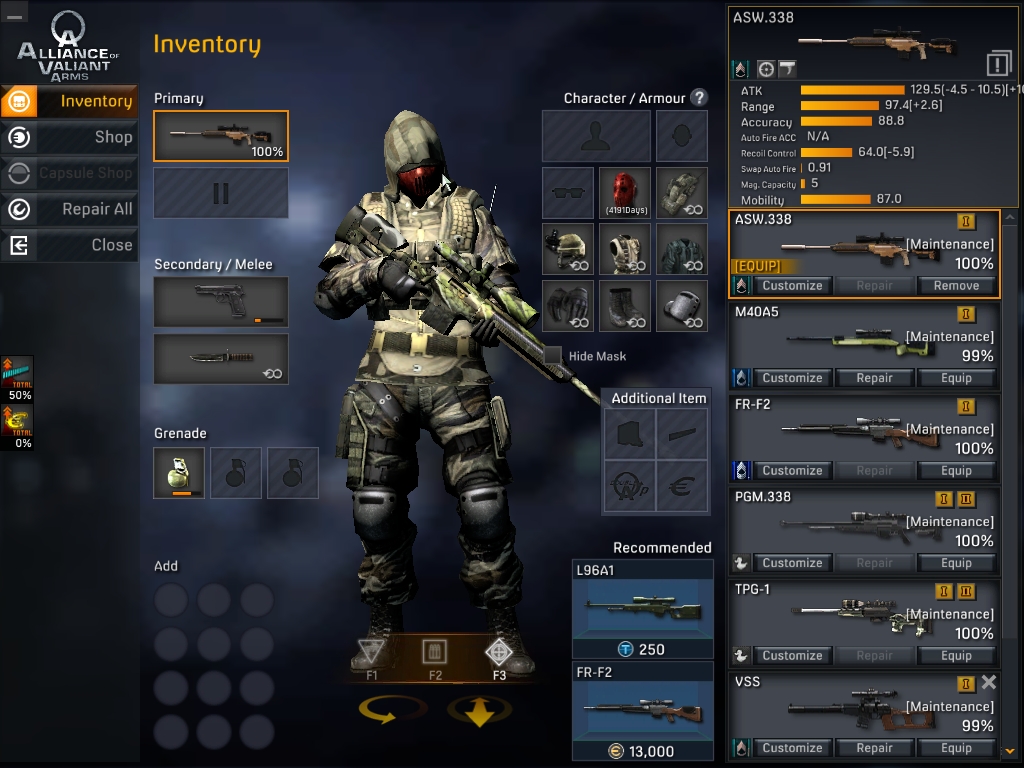Screen dimensions: 1024x768
Task: Repair the M40A5 rifle
Action: [874, 378]
